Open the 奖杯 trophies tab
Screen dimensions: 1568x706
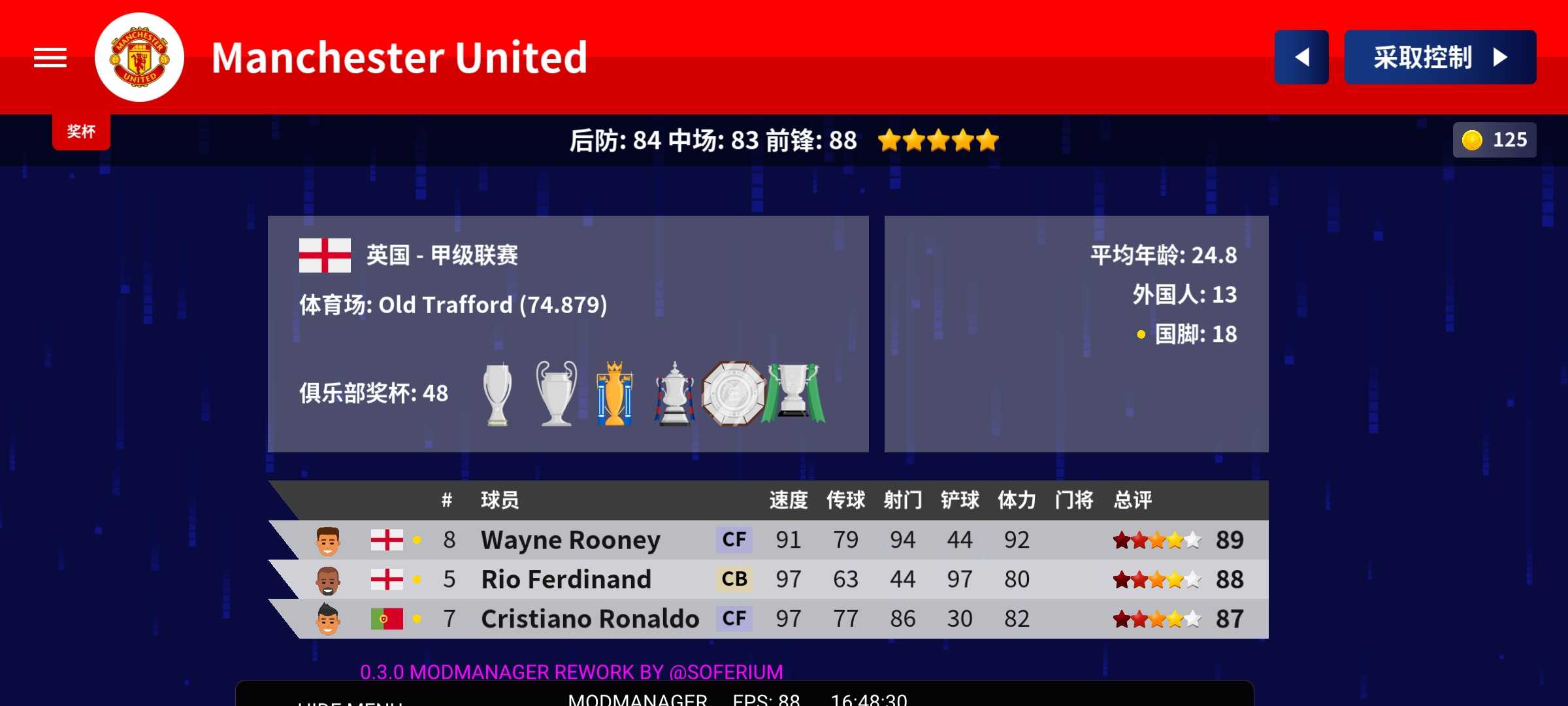click(81, 131)
